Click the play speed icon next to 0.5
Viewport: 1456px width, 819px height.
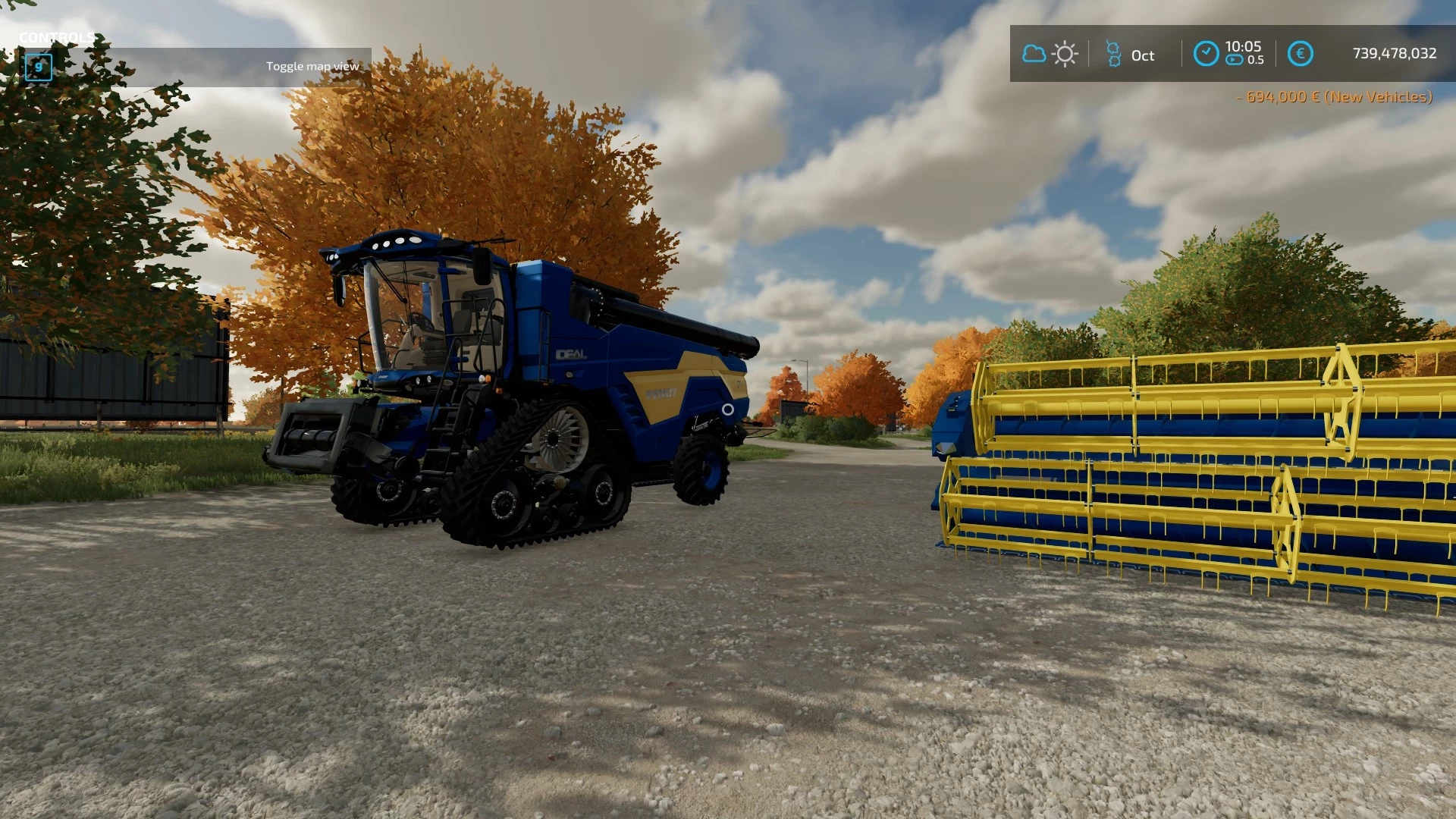pos(1235,61)
